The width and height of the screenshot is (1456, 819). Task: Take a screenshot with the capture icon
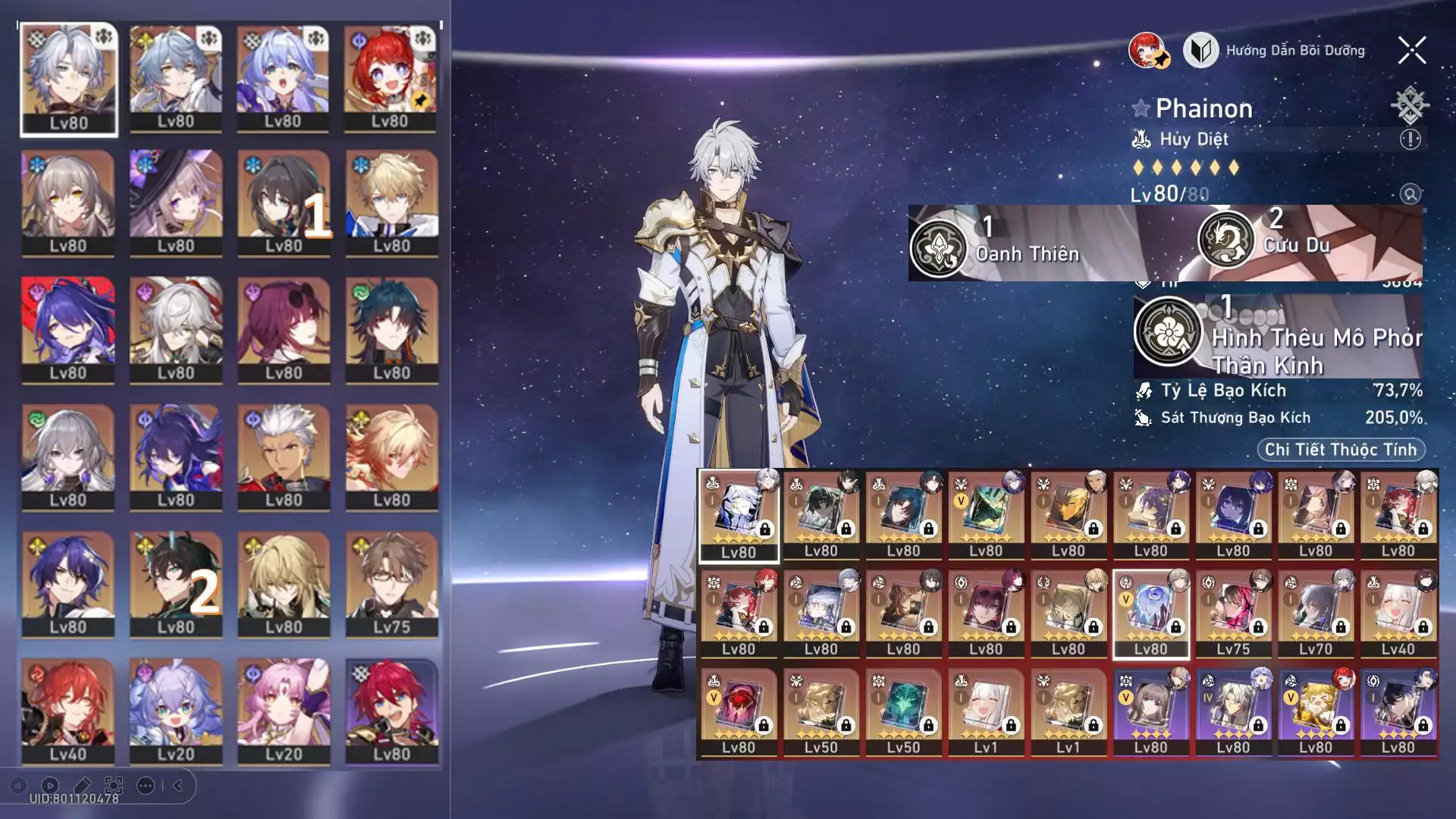click(x=114, y=786)
